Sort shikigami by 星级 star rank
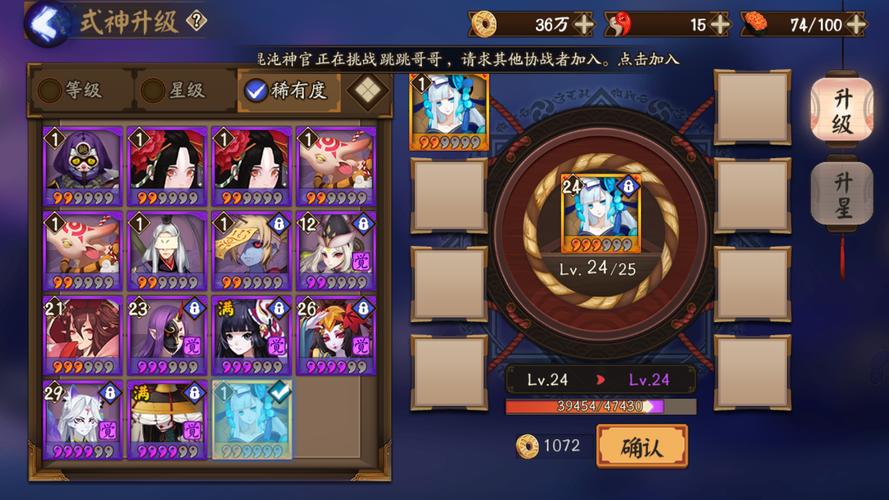889x500 pixels. coord(174,91)
